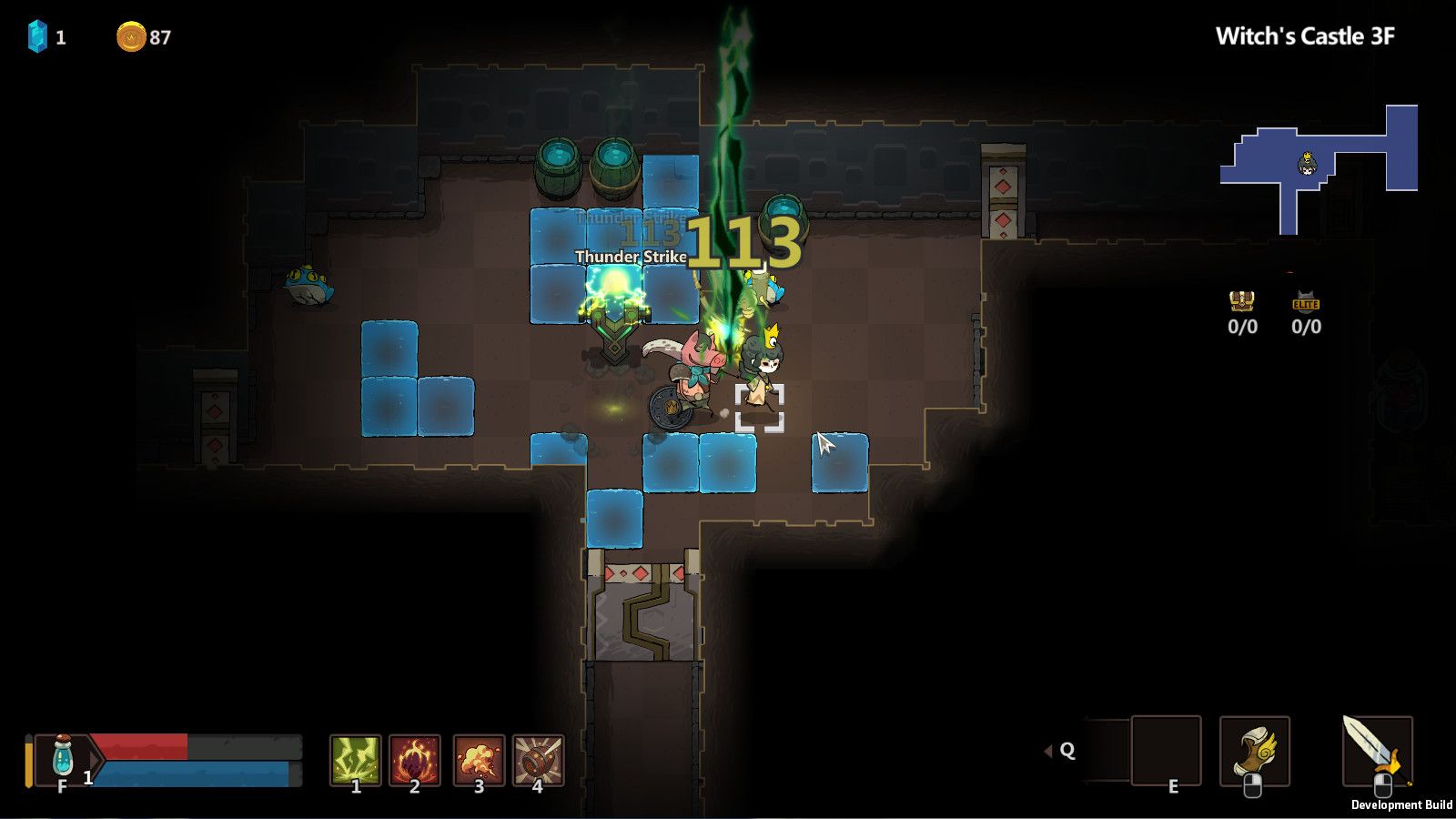Click the winged gauntlet right-click item icon
Image resolution: width=1456 pixels, height=819 pixels.
click(1257, 750)
